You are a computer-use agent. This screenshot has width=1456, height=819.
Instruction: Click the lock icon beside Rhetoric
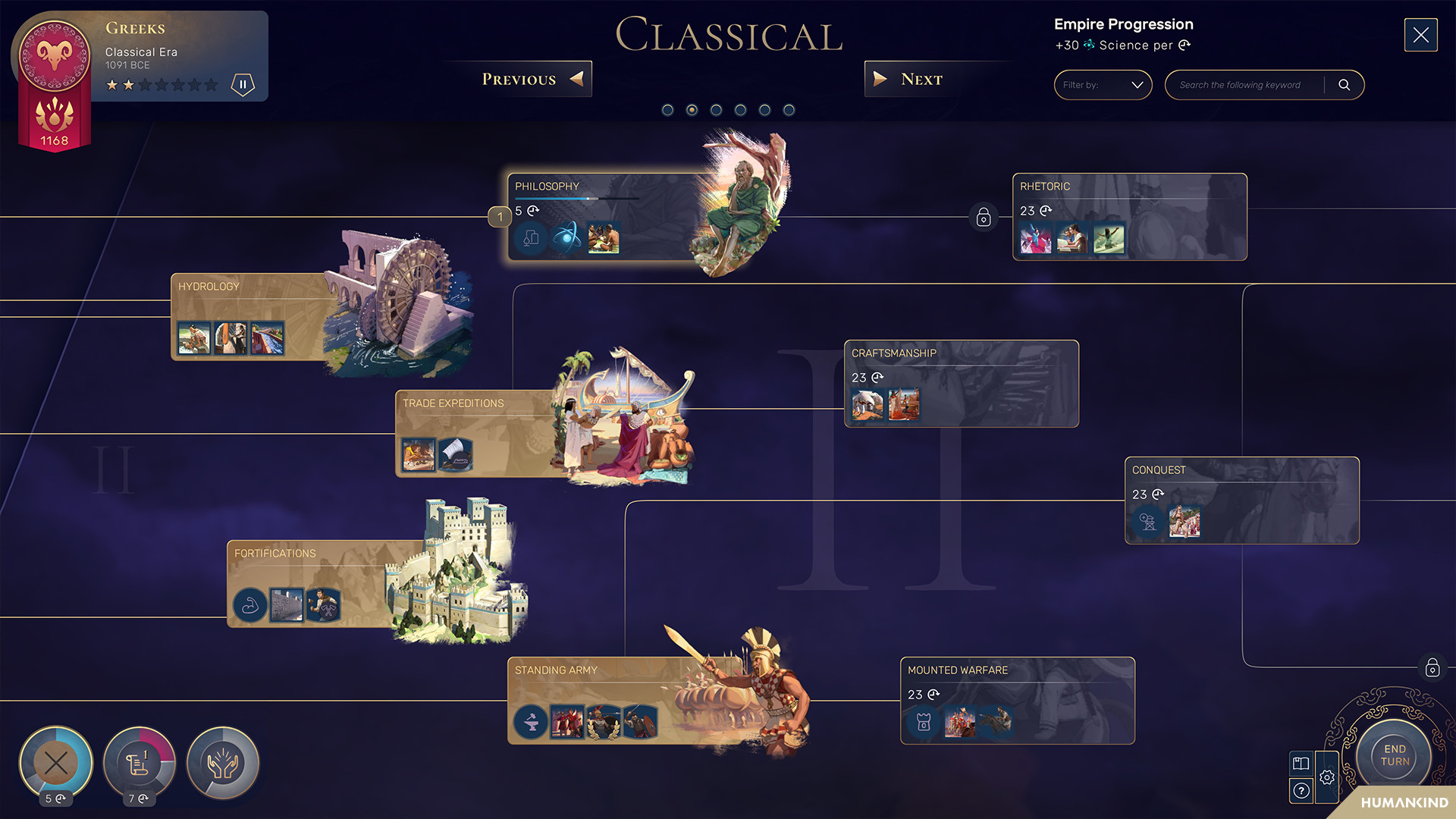coord(983,218)
